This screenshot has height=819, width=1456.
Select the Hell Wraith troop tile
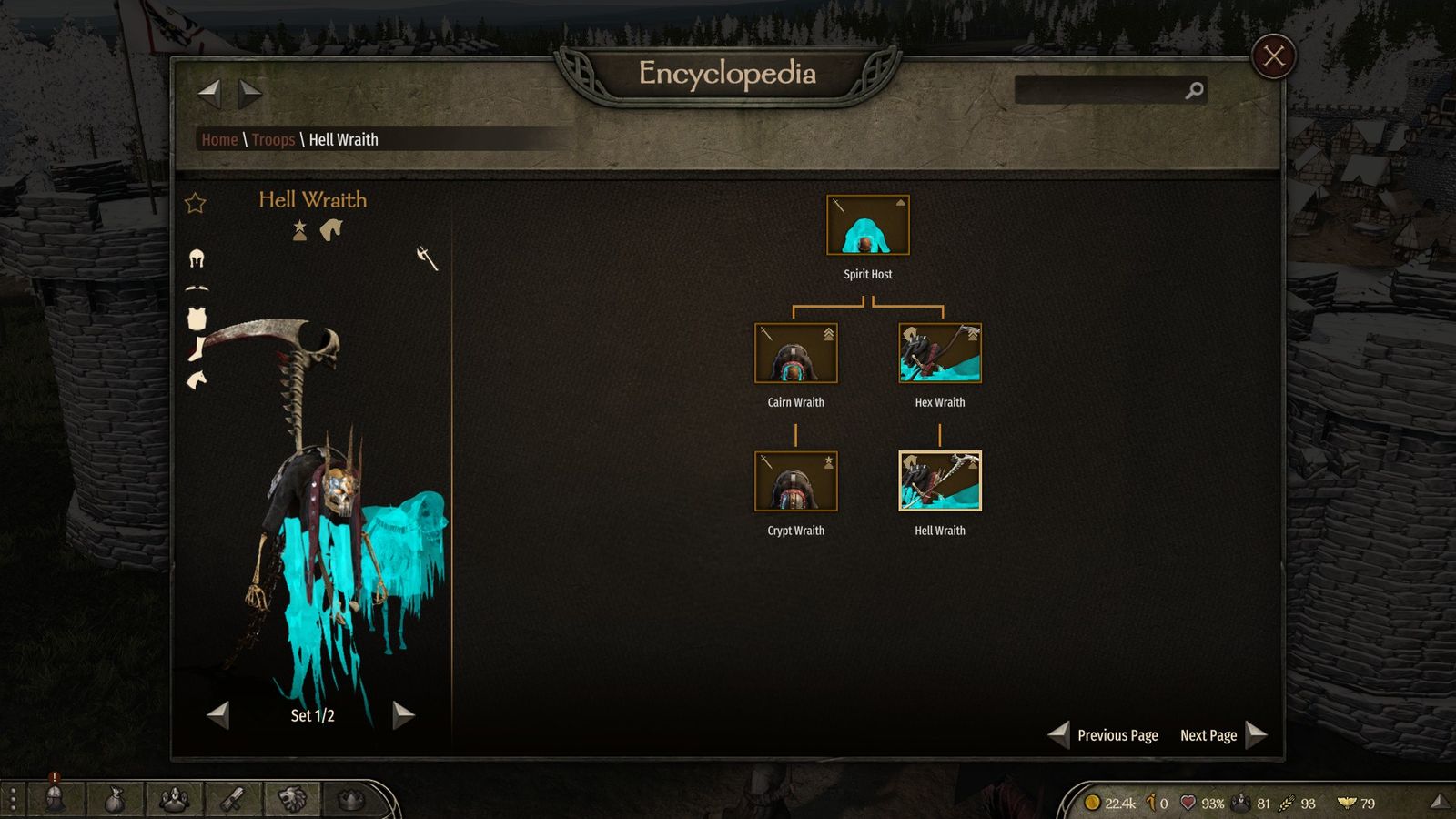coord(939,481)
